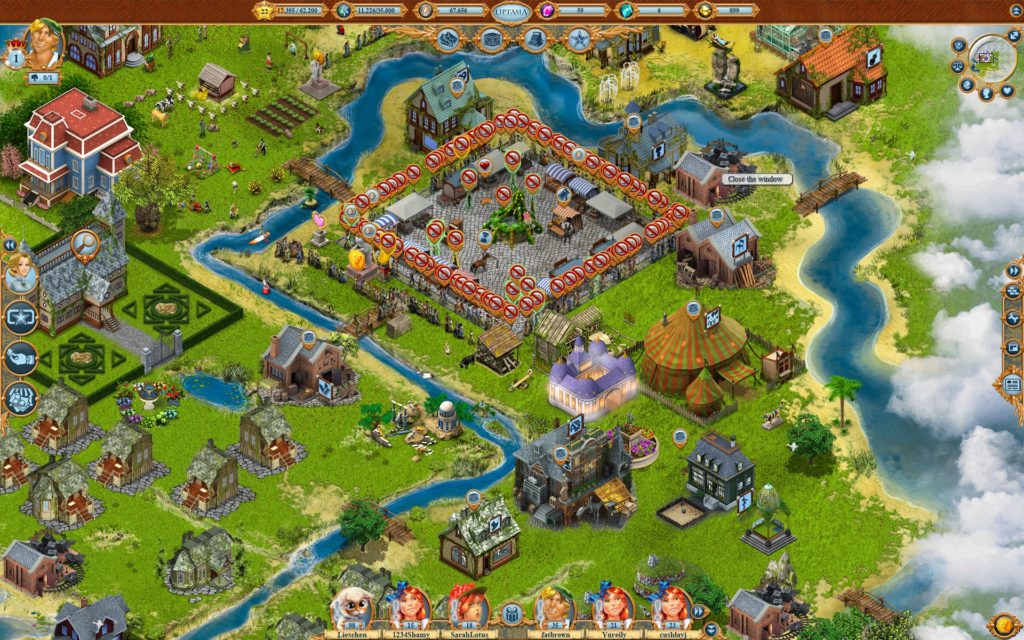Click the newspaper icon on right panel
1024x640 pixels.
(1012, 383)
